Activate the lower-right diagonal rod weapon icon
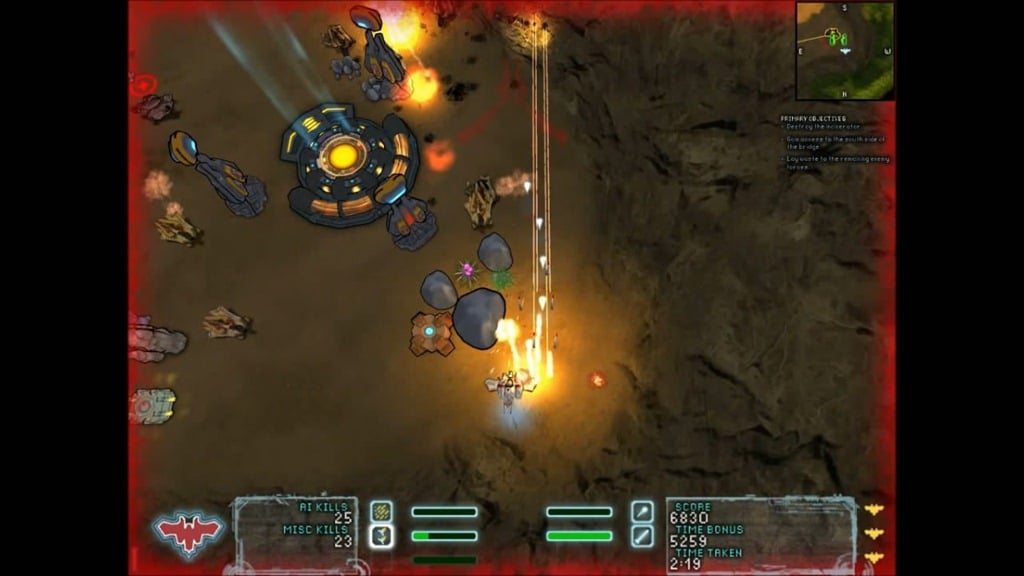The image size is (1024, 576). pyautogui.click(x=642, y=536)
